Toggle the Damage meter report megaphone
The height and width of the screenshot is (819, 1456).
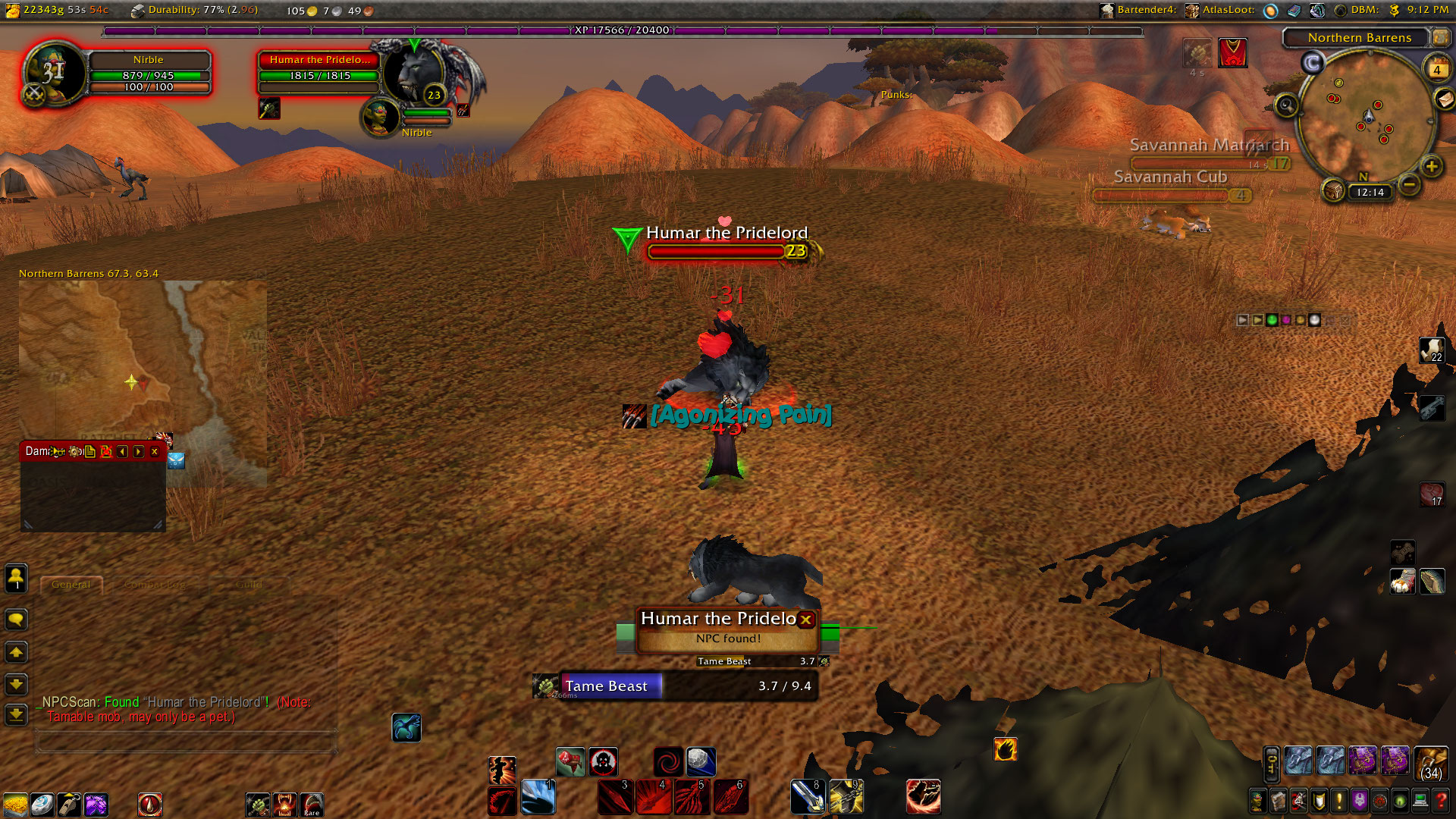[59, 451]
